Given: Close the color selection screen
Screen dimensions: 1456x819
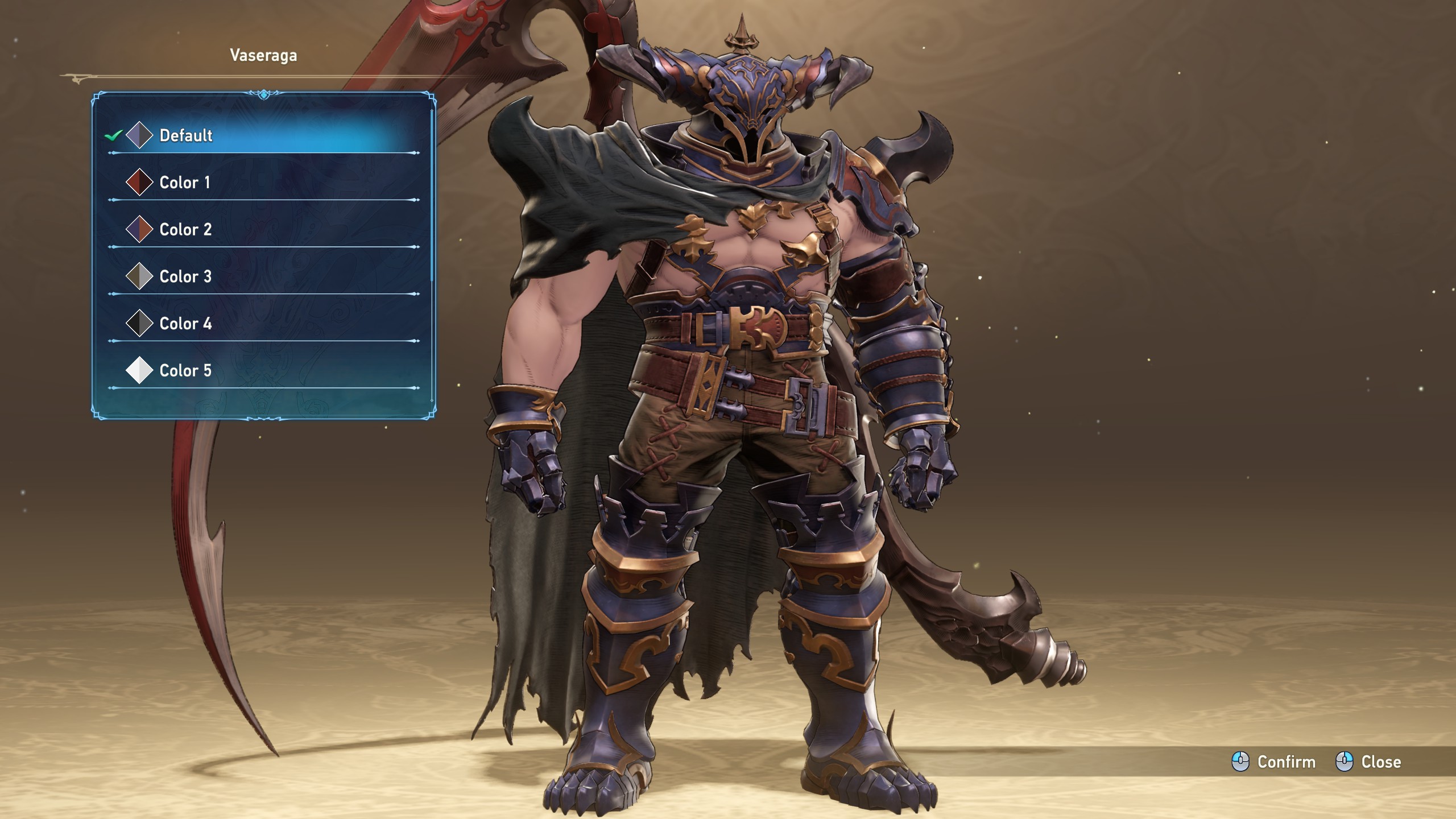Looking at the screenshot, I should click(x=1368, y=762).
